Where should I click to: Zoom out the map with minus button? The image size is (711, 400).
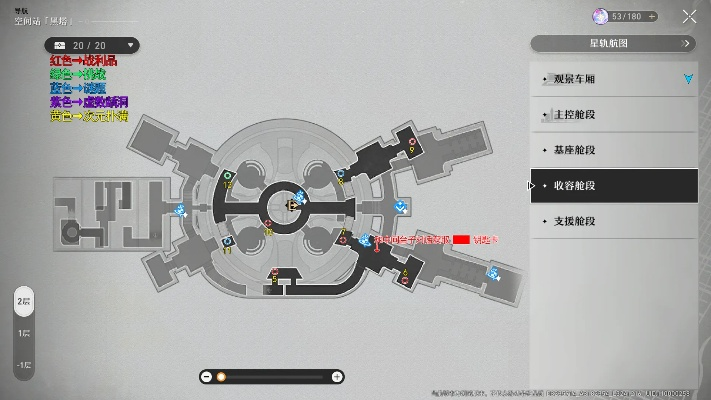point(206,376)
